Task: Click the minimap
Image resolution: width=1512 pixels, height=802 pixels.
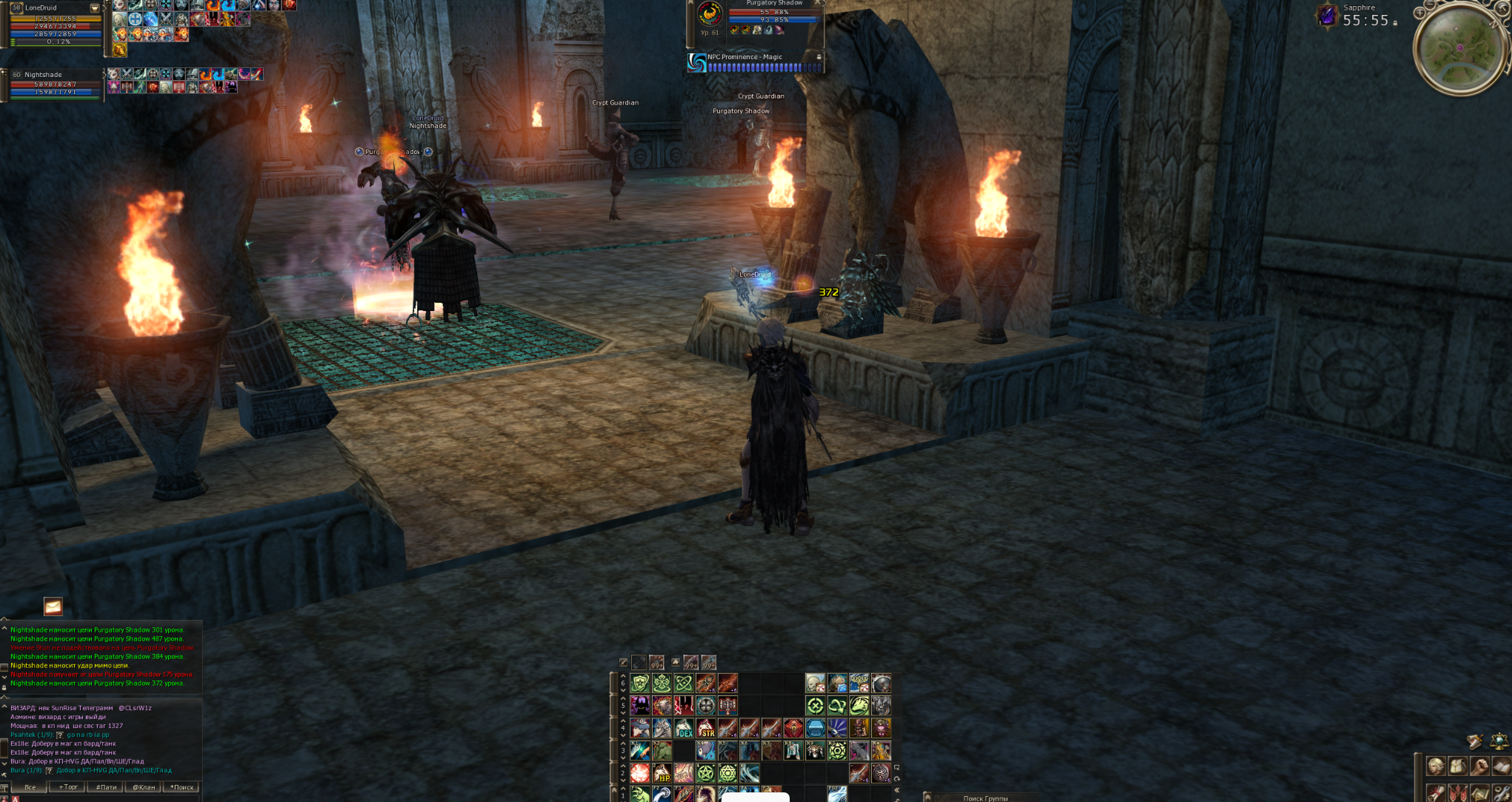Action: click(1459, 49)
